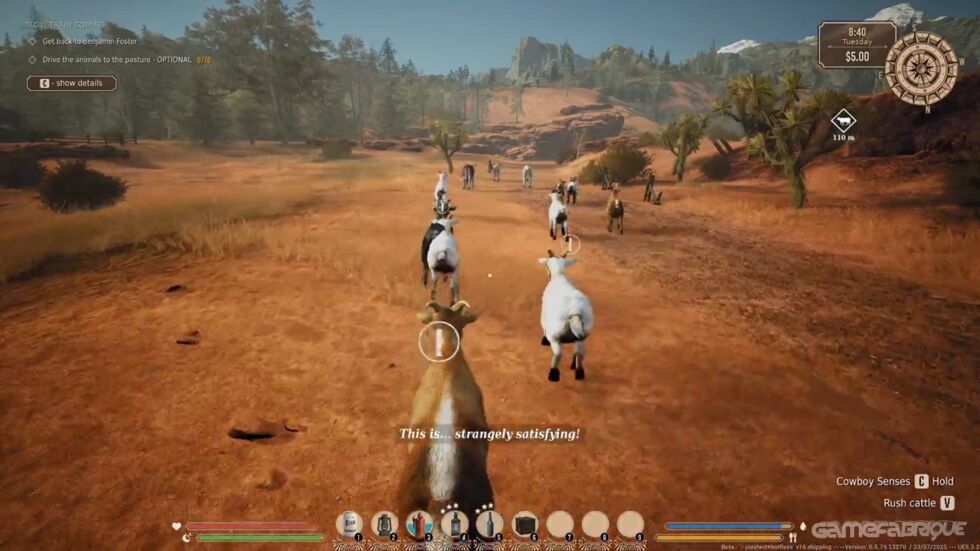Image resolution: width=980 pixels, height=551 pixels.
Task: Select the "Drive the animals to the pasture" objective
Action: point(116,60)
